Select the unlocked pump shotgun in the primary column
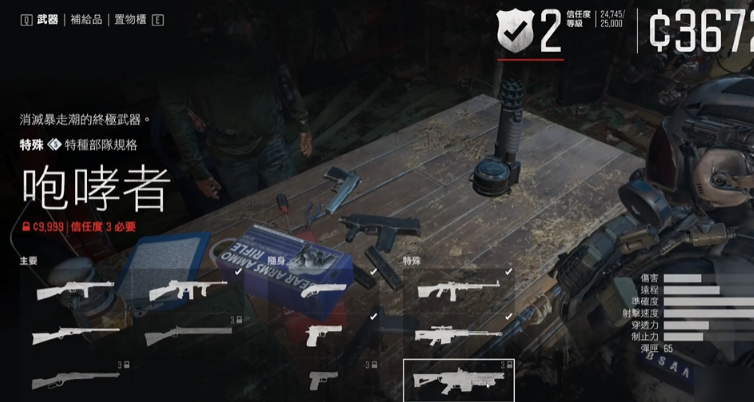The image size is (754, 402). [x=75, y=336]
